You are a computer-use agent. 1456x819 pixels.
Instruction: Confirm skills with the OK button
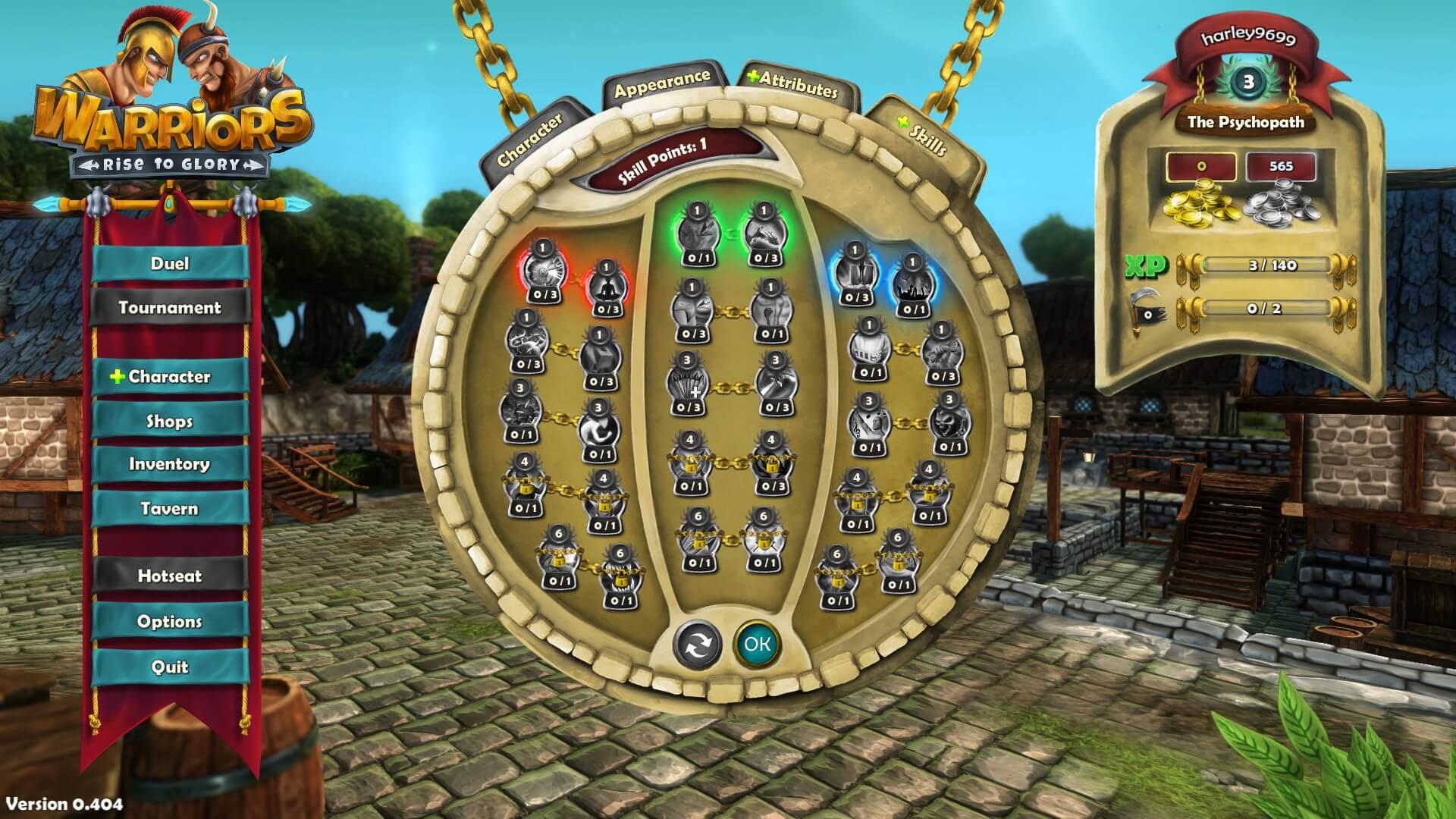[x=757, y=644]
